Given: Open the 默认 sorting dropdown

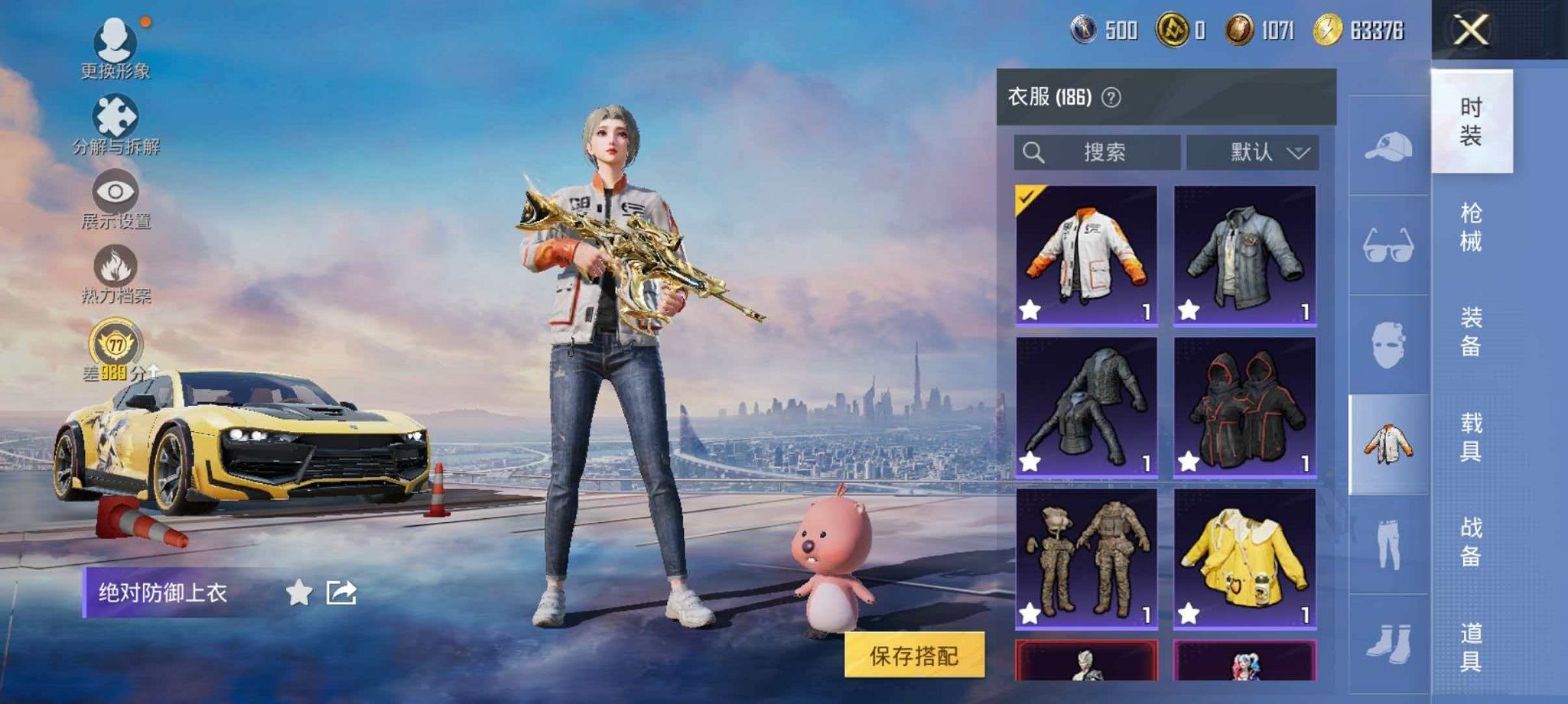Looking at the screenshot, I should 1254,151.
